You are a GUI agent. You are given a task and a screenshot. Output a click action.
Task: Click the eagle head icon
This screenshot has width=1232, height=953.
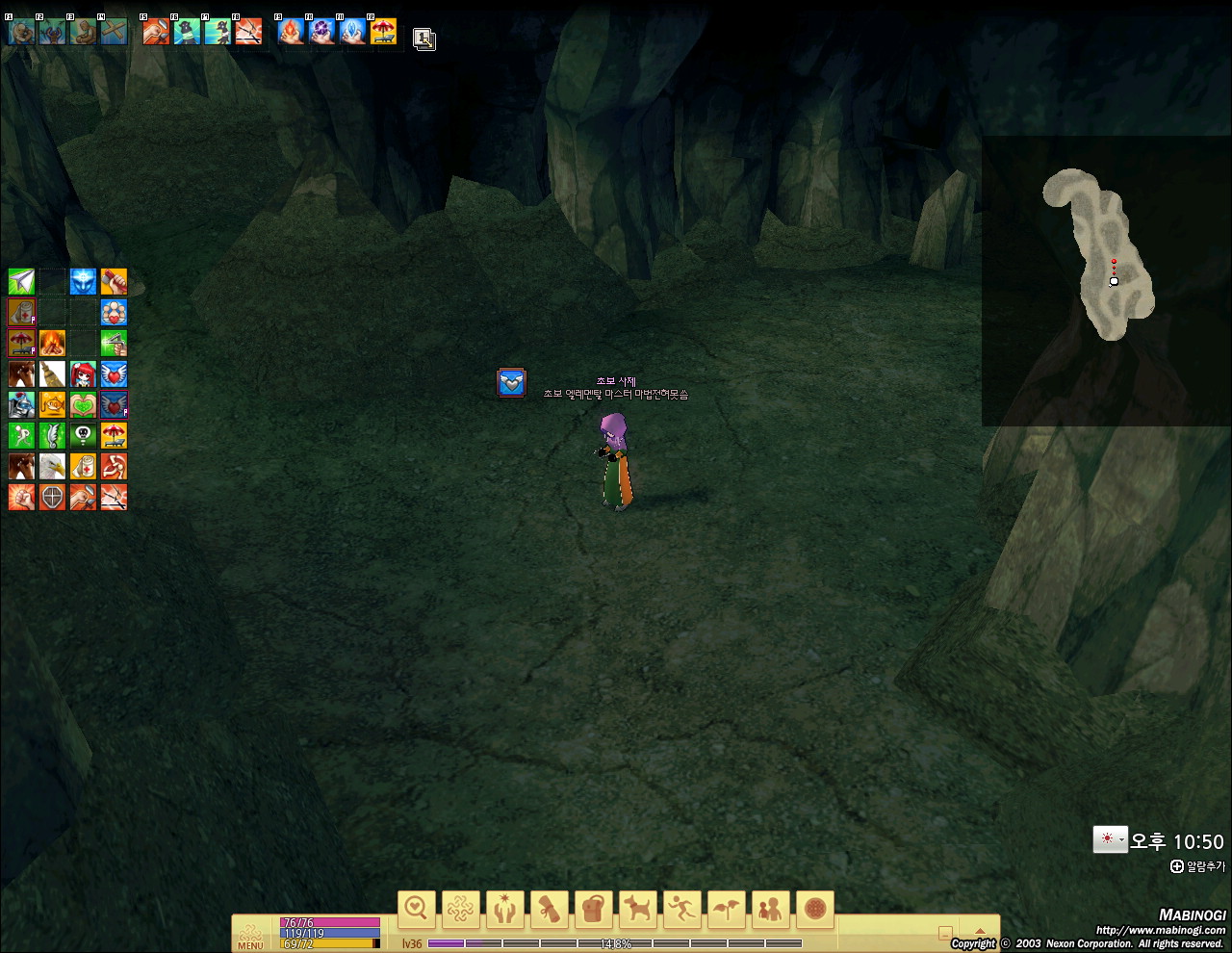coord(52,466)
